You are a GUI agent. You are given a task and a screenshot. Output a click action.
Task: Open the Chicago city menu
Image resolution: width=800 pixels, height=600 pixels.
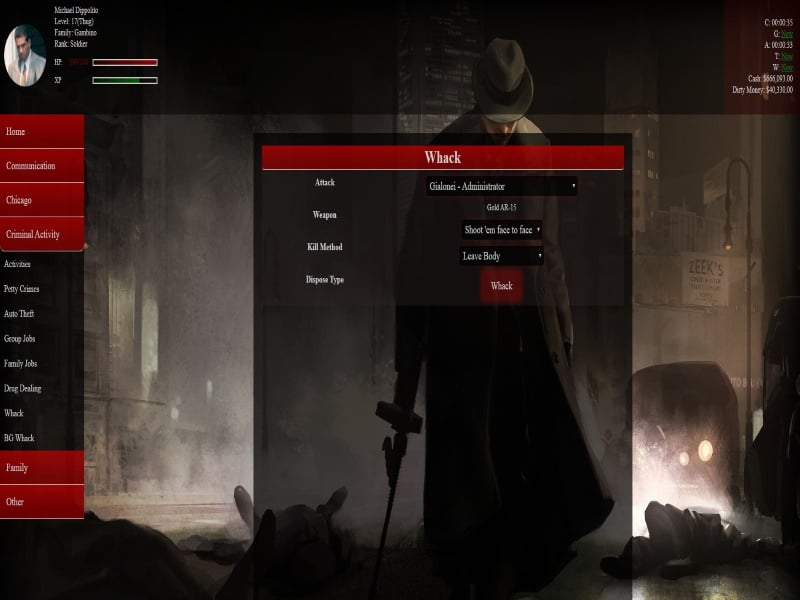point(42,200)
